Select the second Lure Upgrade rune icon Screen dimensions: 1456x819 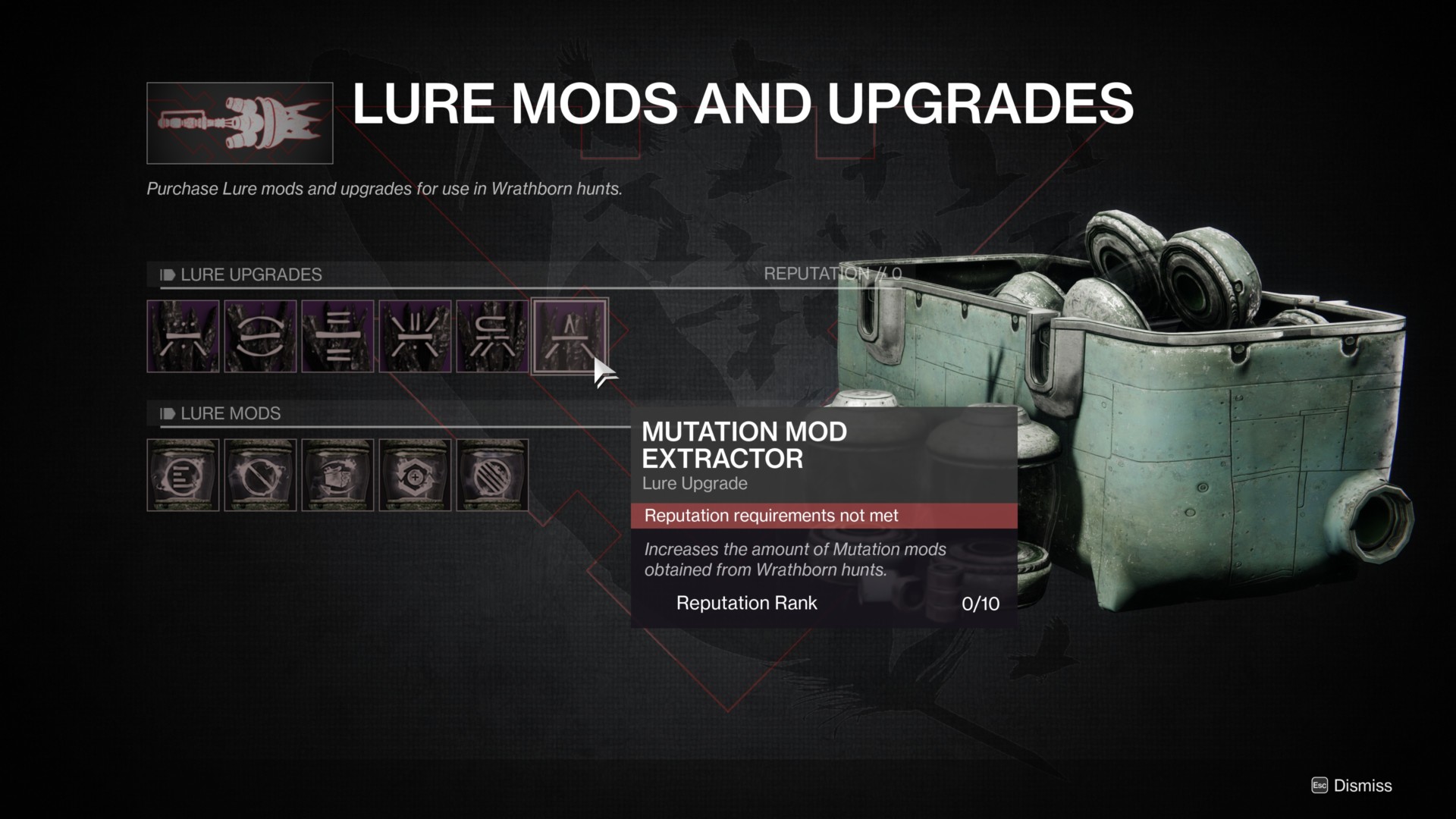(x=260, y=336)
